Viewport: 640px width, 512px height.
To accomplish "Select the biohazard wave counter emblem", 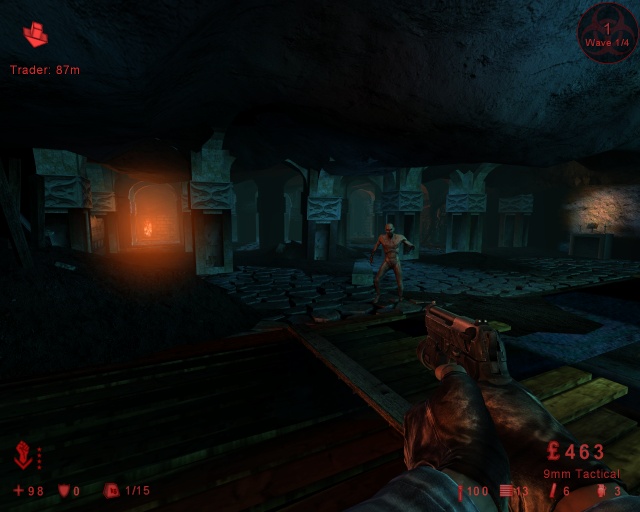I will (606, 37).
